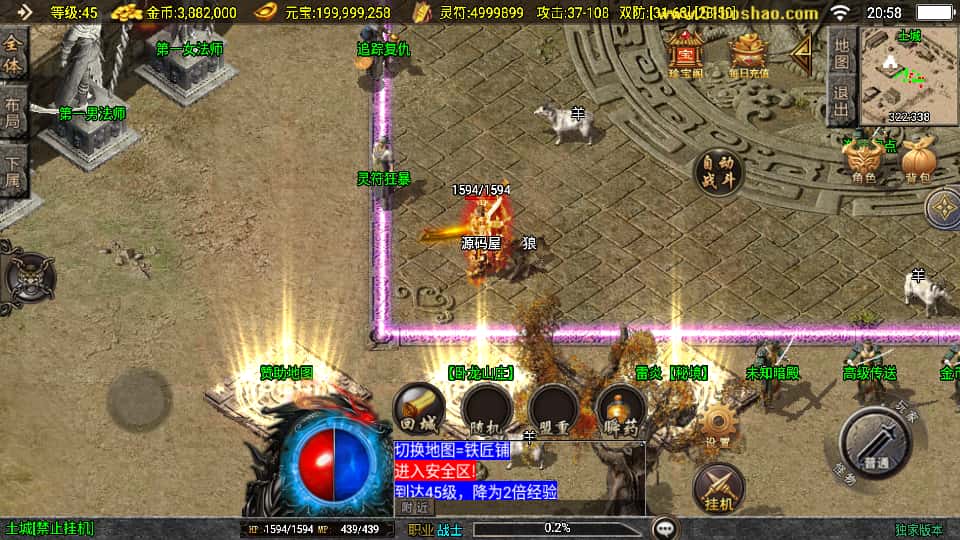The width and height of the screenshot is (960, 540).
Task: Open the 珍宝阁 treasure shop
Action: click(686, 52)
